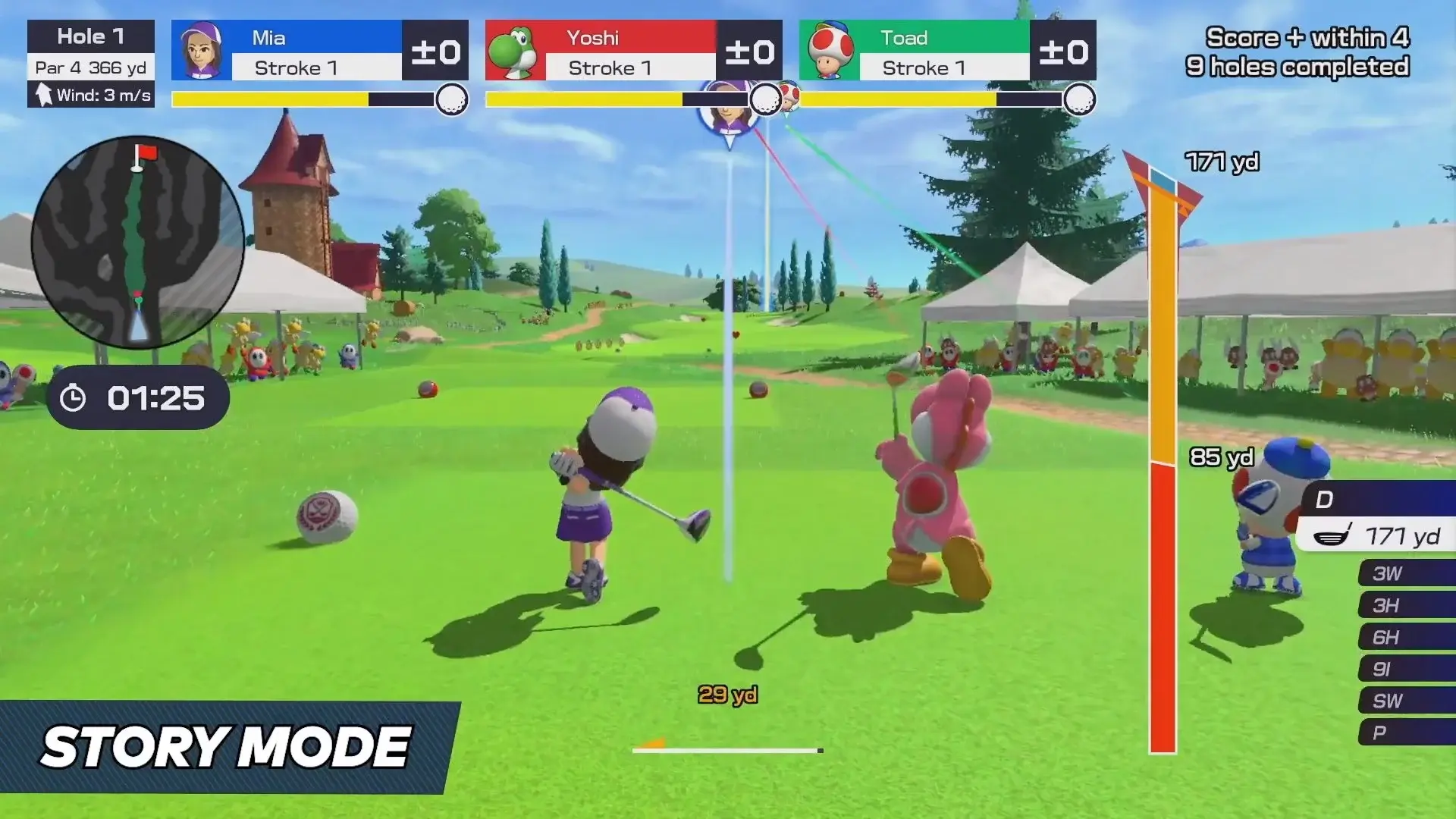
Task: Select the 3W club
Action: tap(1405, 573)
